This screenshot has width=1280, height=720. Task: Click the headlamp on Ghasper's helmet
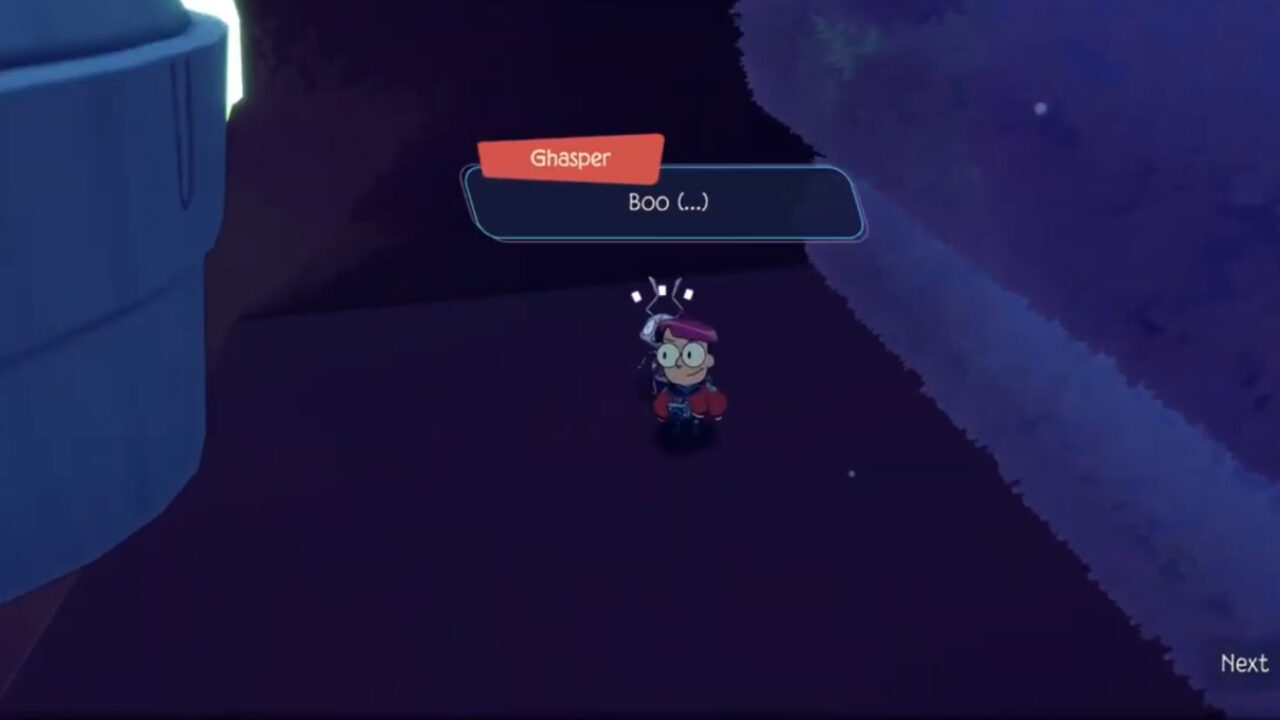pyautogui.click(x=648, y=328)
